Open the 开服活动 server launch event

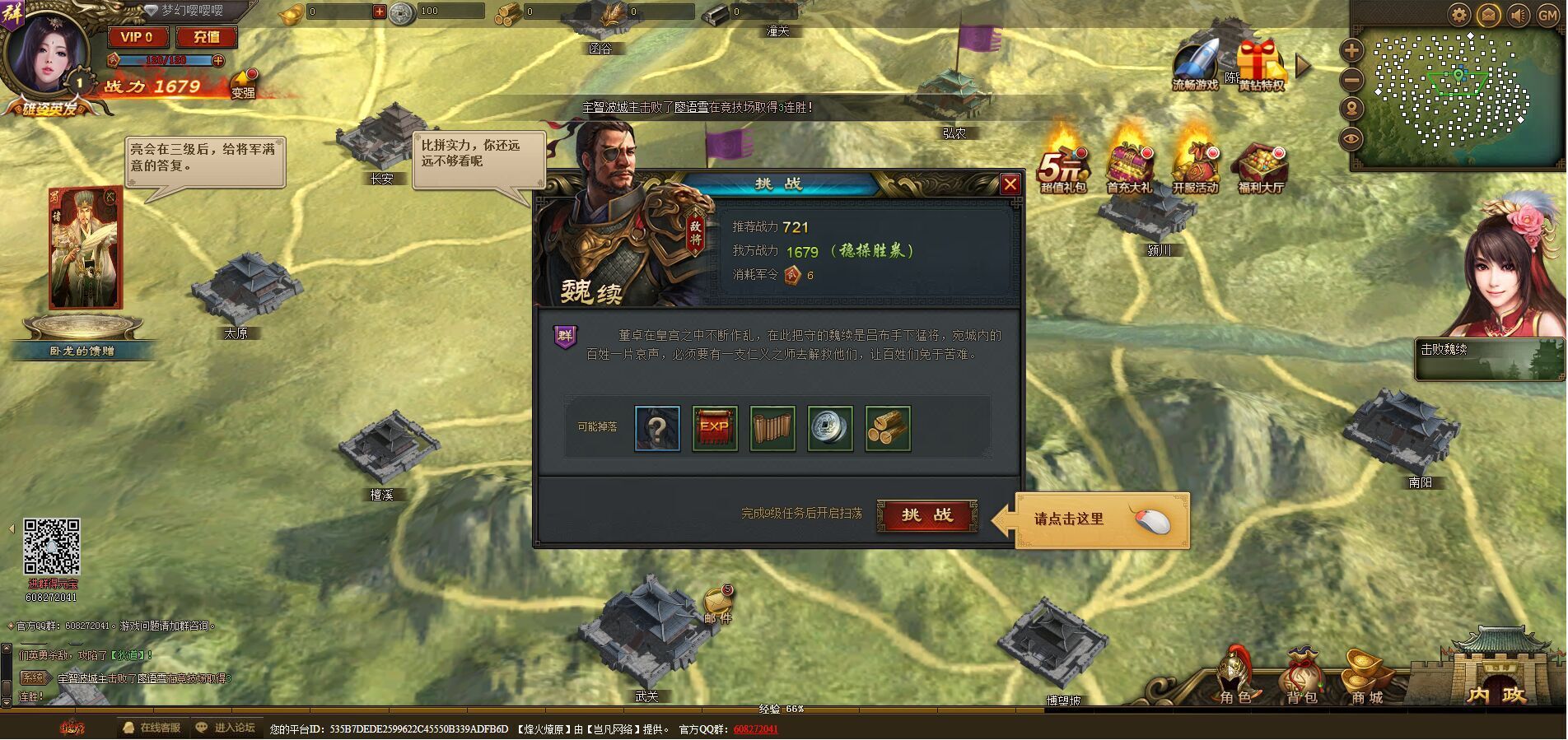click(x=1195, y=165)
